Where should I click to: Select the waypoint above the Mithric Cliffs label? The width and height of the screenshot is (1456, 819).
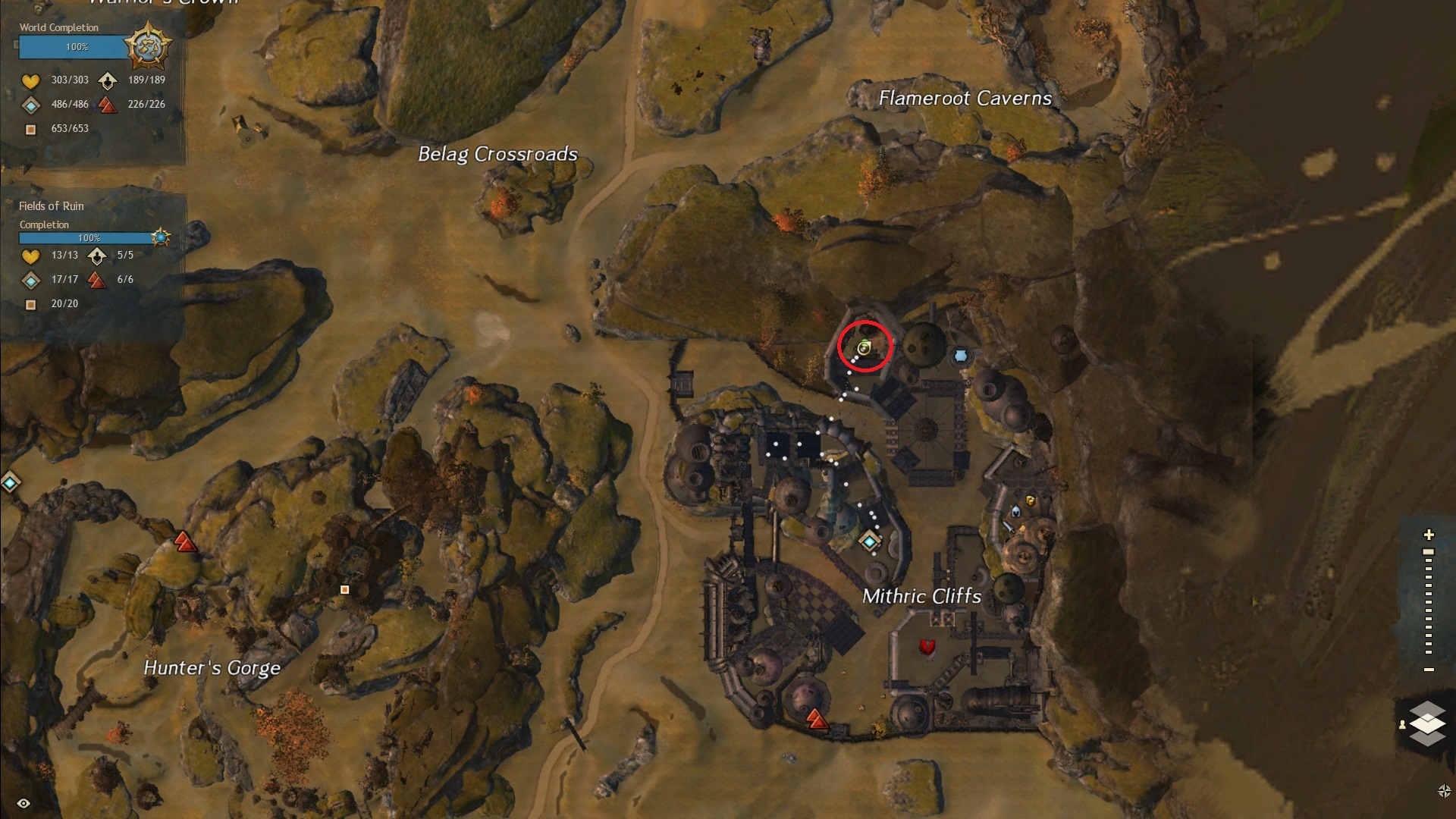pyautogui.click(x=869, y=541)
